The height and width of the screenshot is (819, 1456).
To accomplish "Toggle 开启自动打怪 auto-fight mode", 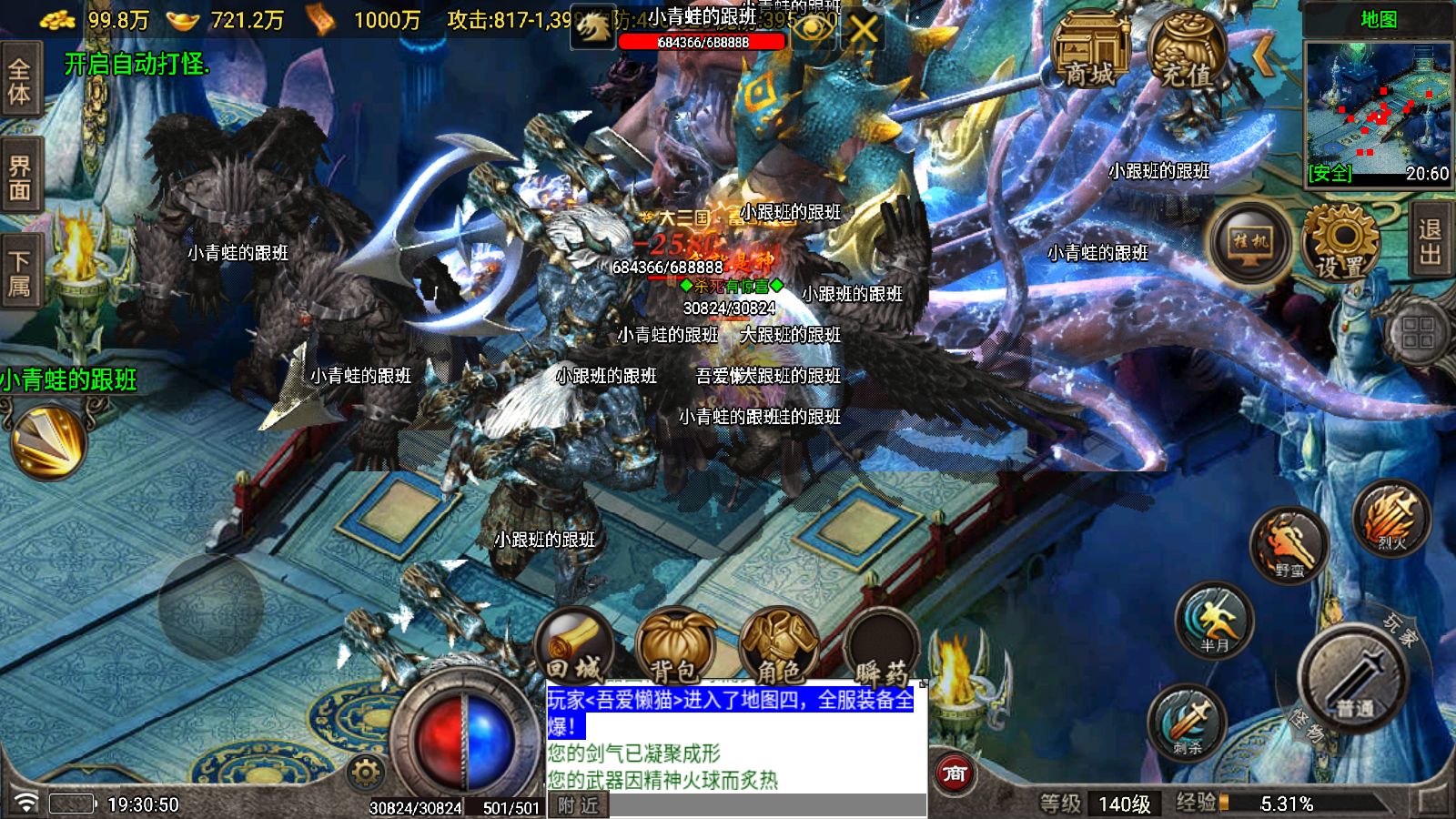I will tap(135, 65).
